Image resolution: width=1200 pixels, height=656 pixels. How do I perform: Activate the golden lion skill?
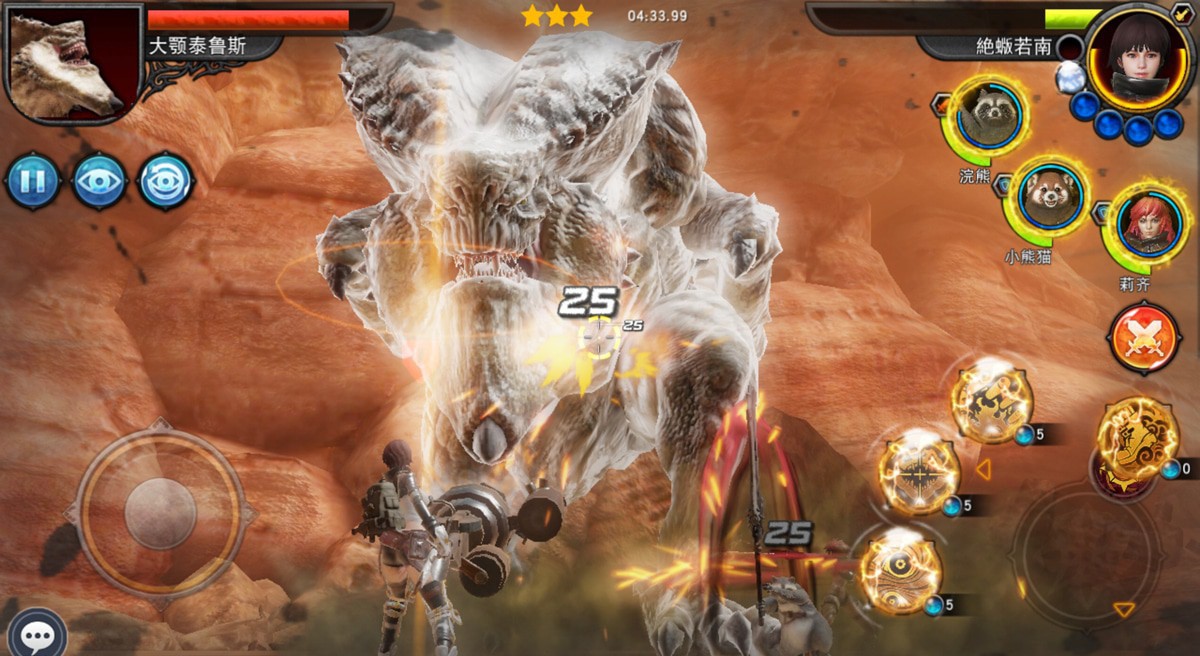(x=1137, y=436)
